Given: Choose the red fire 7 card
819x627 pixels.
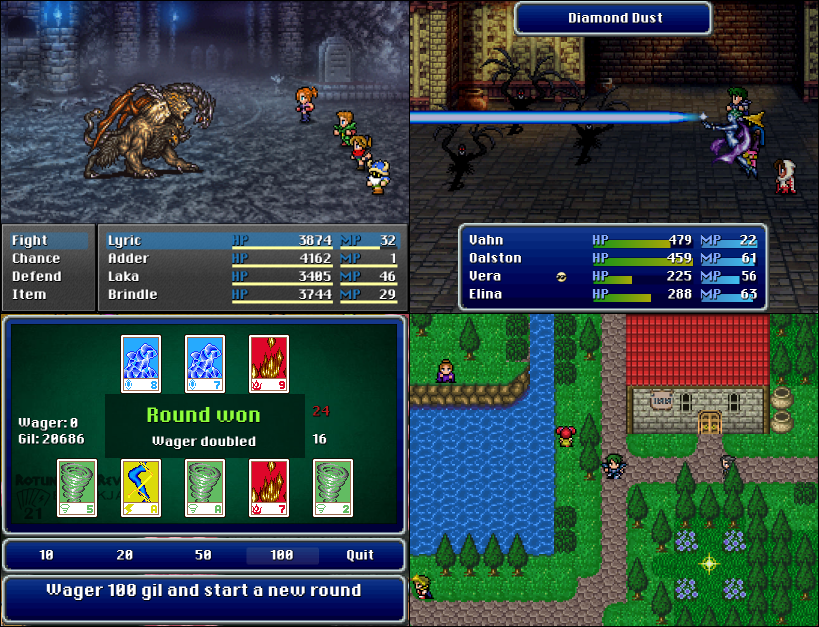Looking at the screenshot, I should click(269, 488).
